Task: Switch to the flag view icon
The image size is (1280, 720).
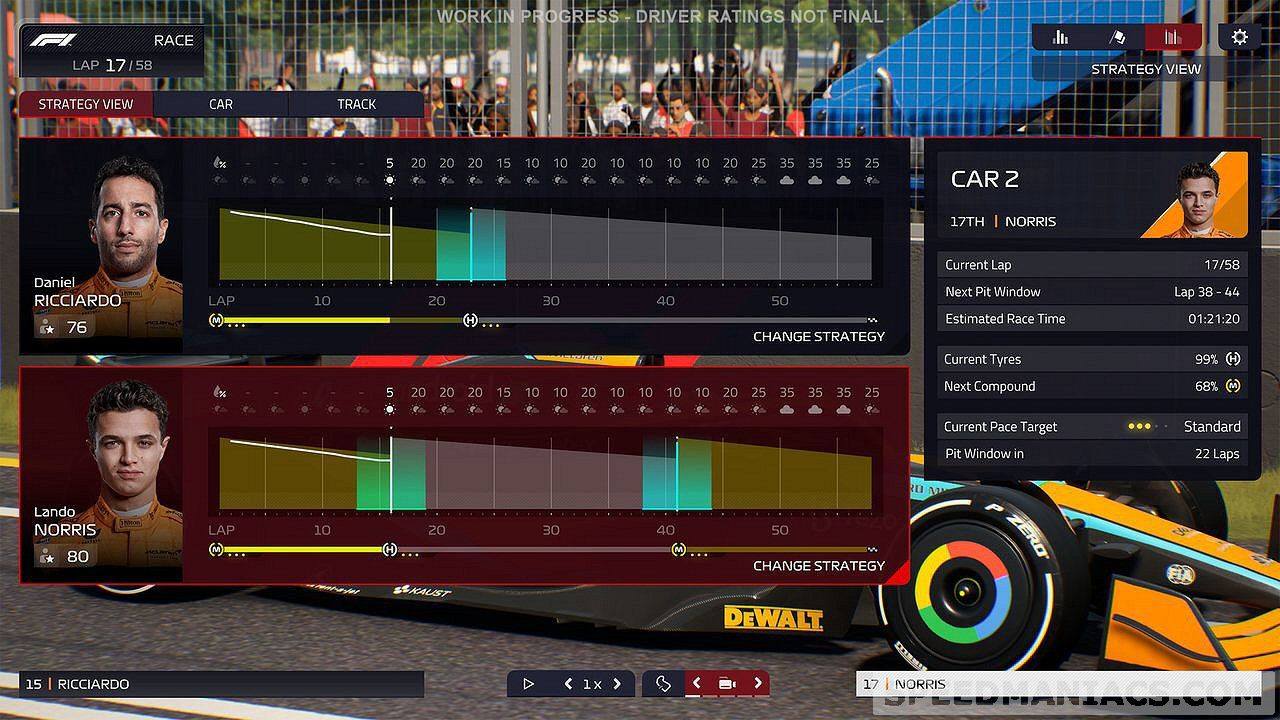Action: coord(1117,38)
